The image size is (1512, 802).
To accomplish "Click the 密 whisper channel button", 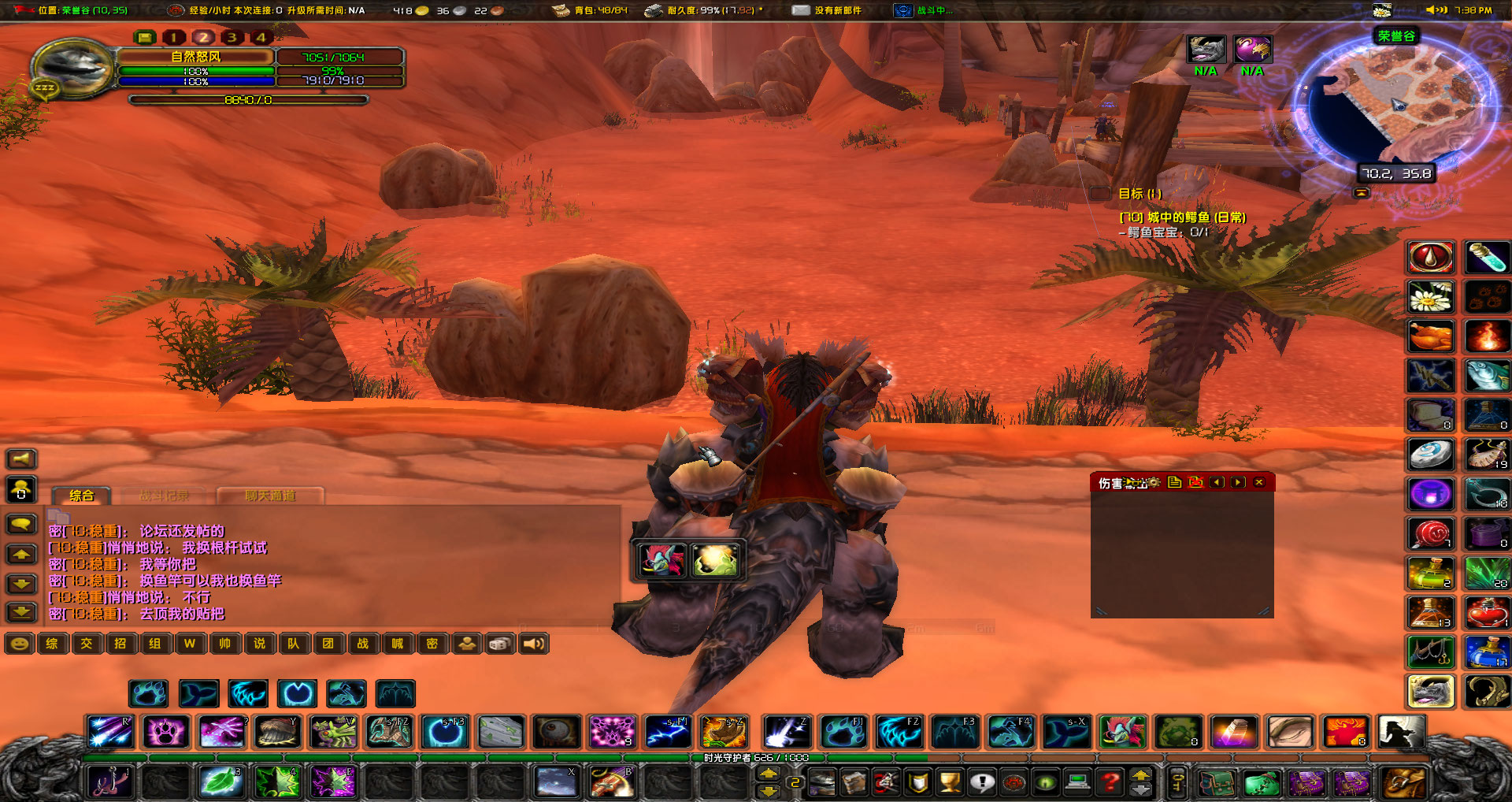I will tap(433, 644).
